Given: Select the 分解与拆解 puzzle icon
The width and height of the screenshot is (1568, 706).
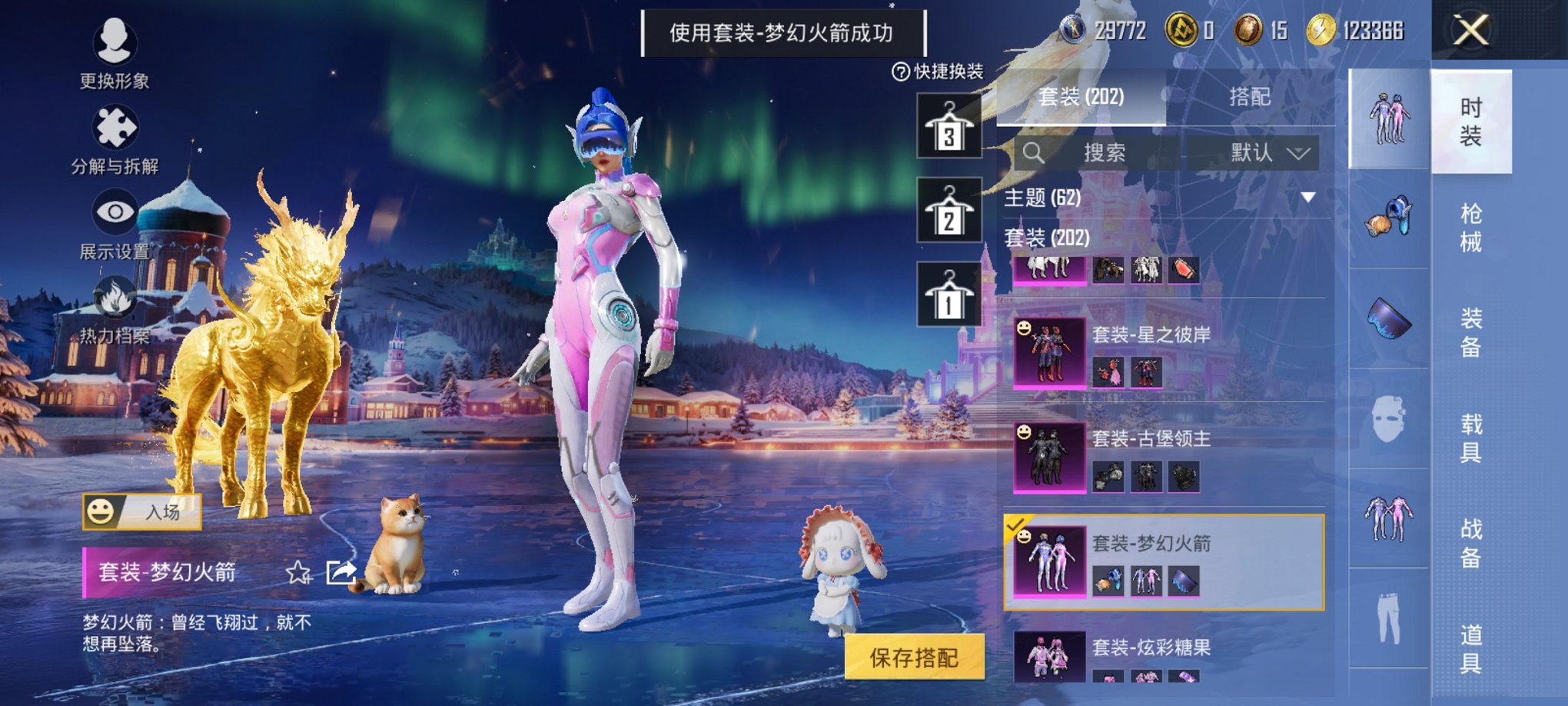Looking at the screenshot, I should point(114,127).
